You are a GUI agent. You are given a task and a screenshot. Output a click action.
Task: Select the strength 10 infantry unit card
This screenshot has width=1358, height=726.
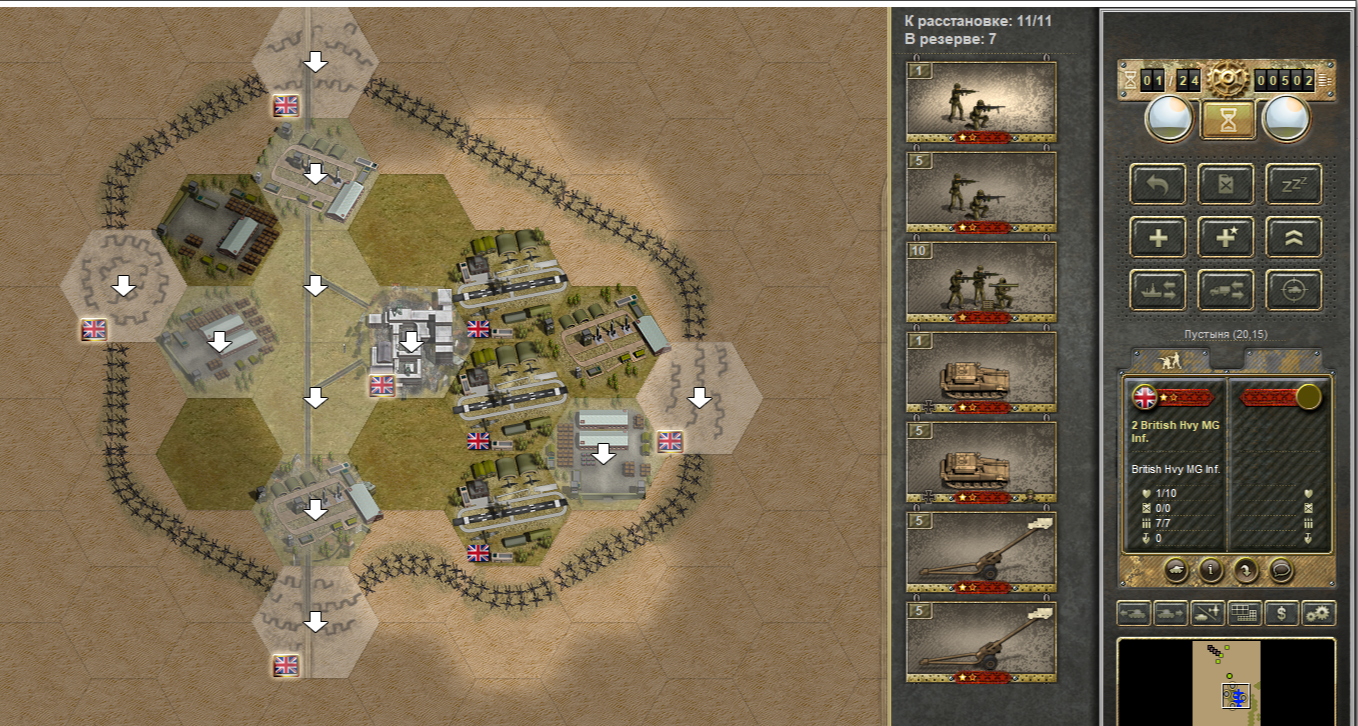tap(981, 282)
